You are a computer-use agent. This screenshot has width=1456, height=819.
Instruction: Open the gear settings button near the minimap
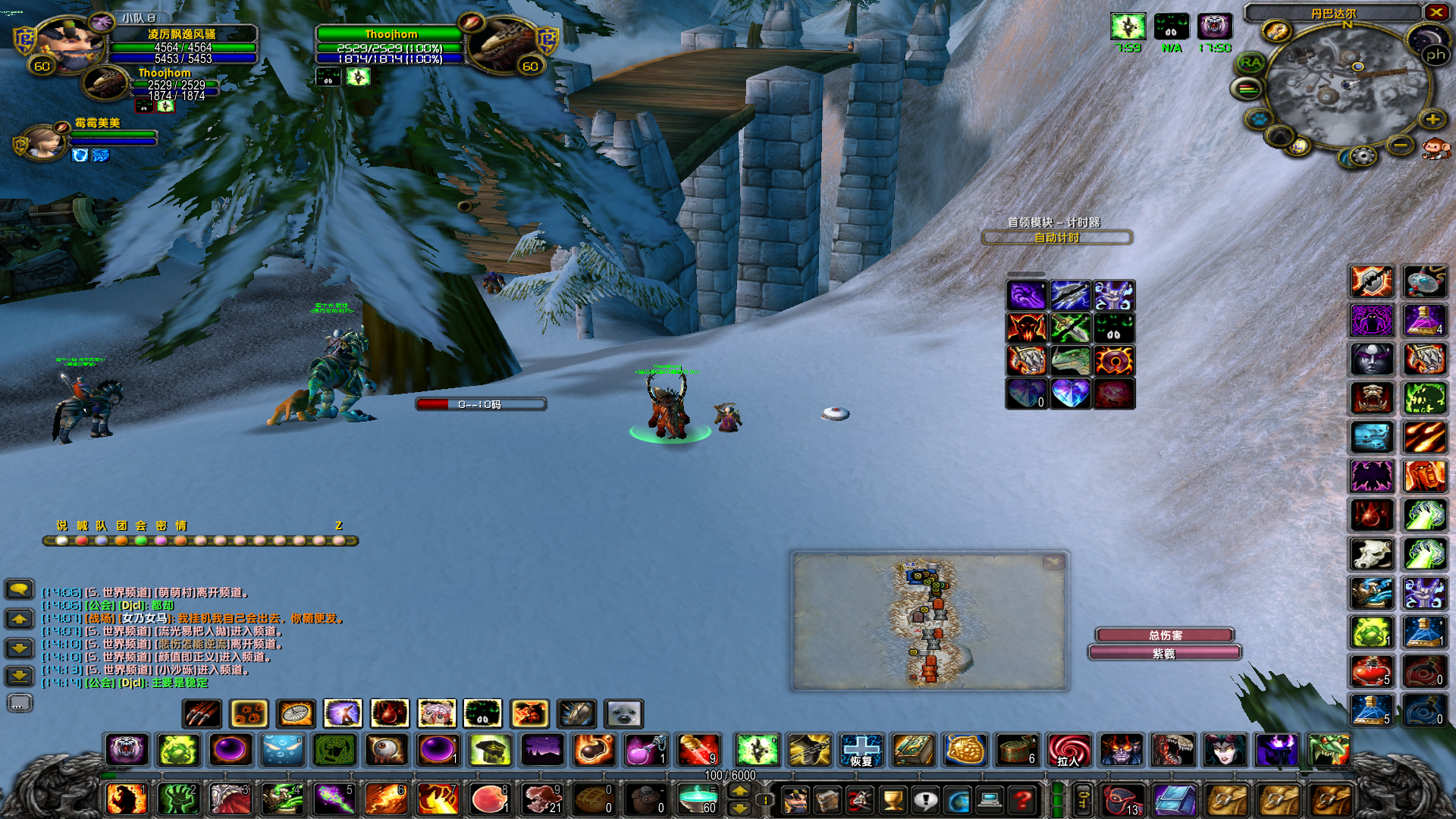(1363, 156)
